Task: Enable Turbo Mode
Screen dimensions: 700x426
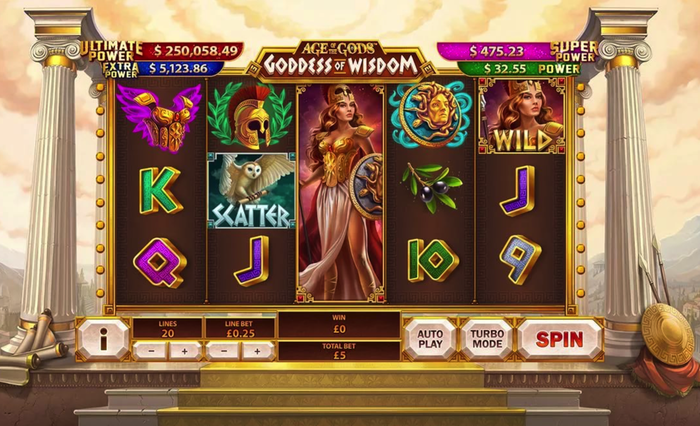Action: pos(486,339)
